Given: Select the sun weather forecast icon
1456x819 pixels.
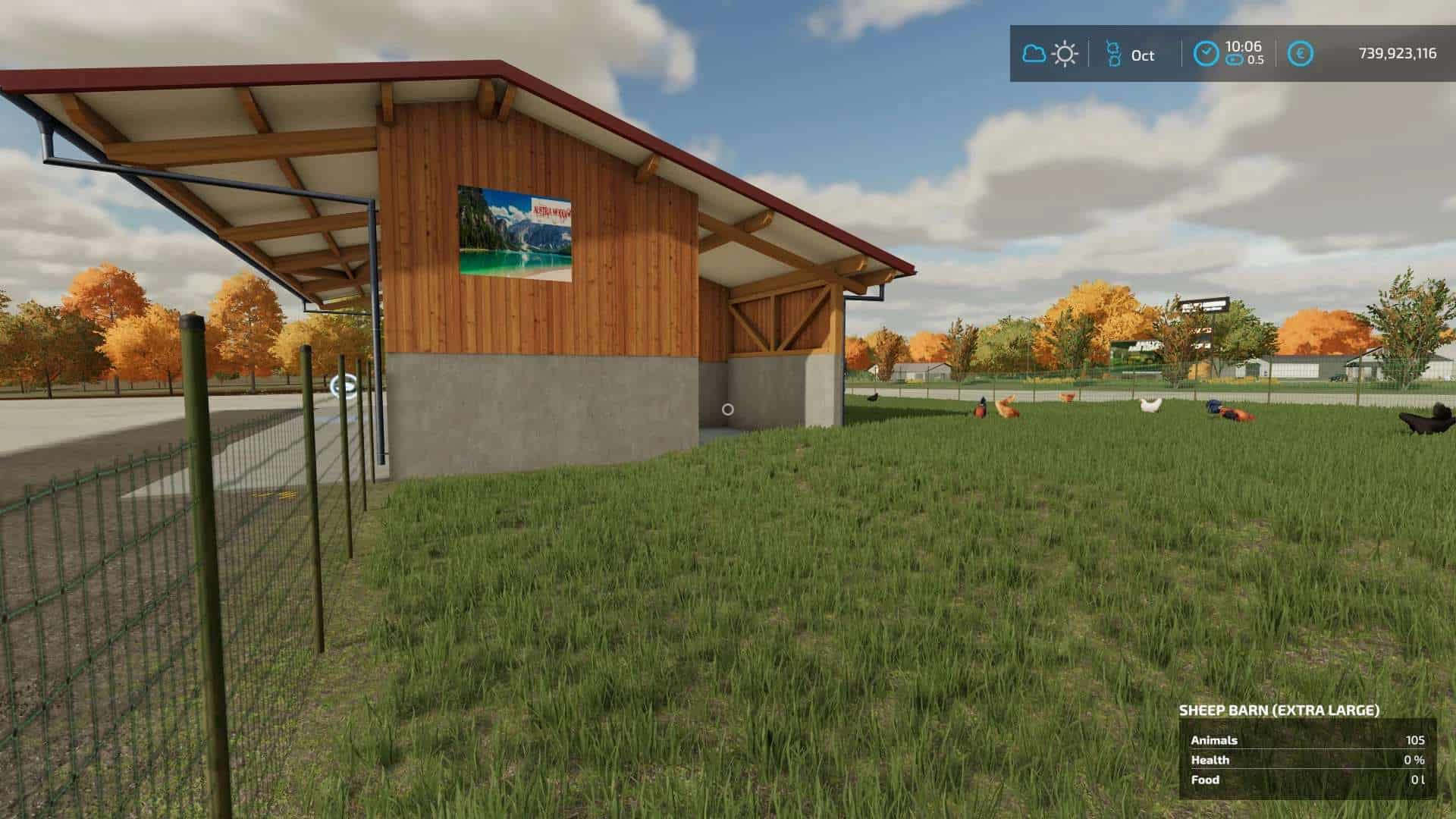Looking at the screenshot, I should pyautogui.click(x=1065, y=54).
